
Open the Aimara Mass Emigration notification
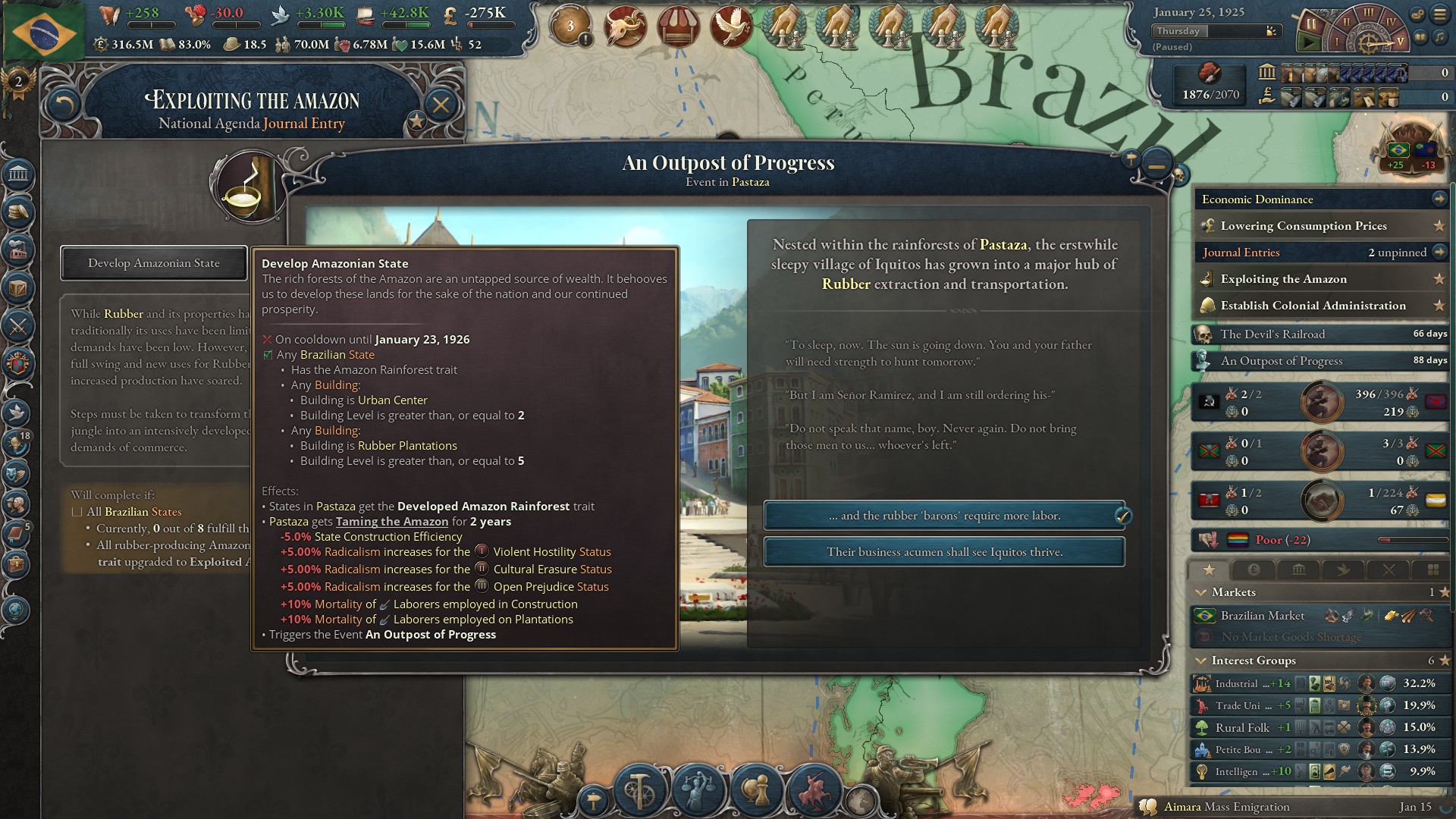(x=1289, y=807)
